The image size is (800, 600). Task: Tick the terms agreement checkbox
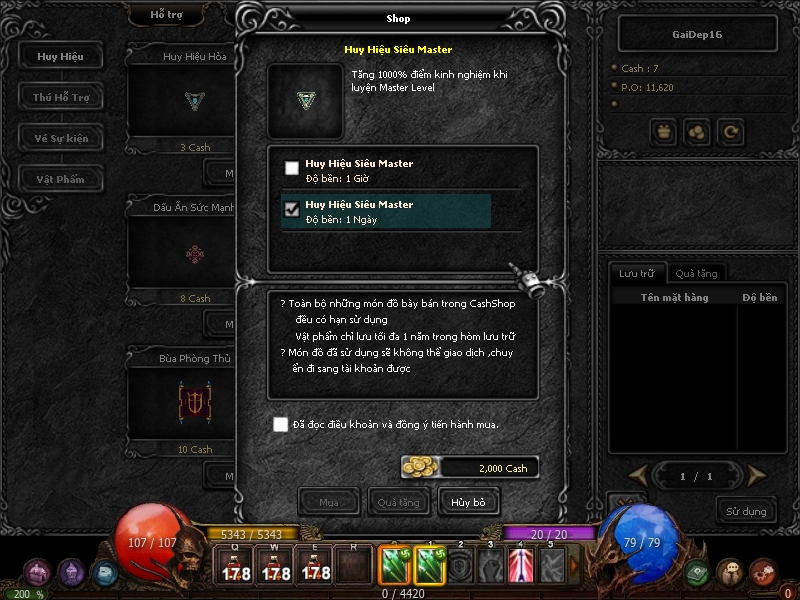pyautogui.click(x=281, y=425)
